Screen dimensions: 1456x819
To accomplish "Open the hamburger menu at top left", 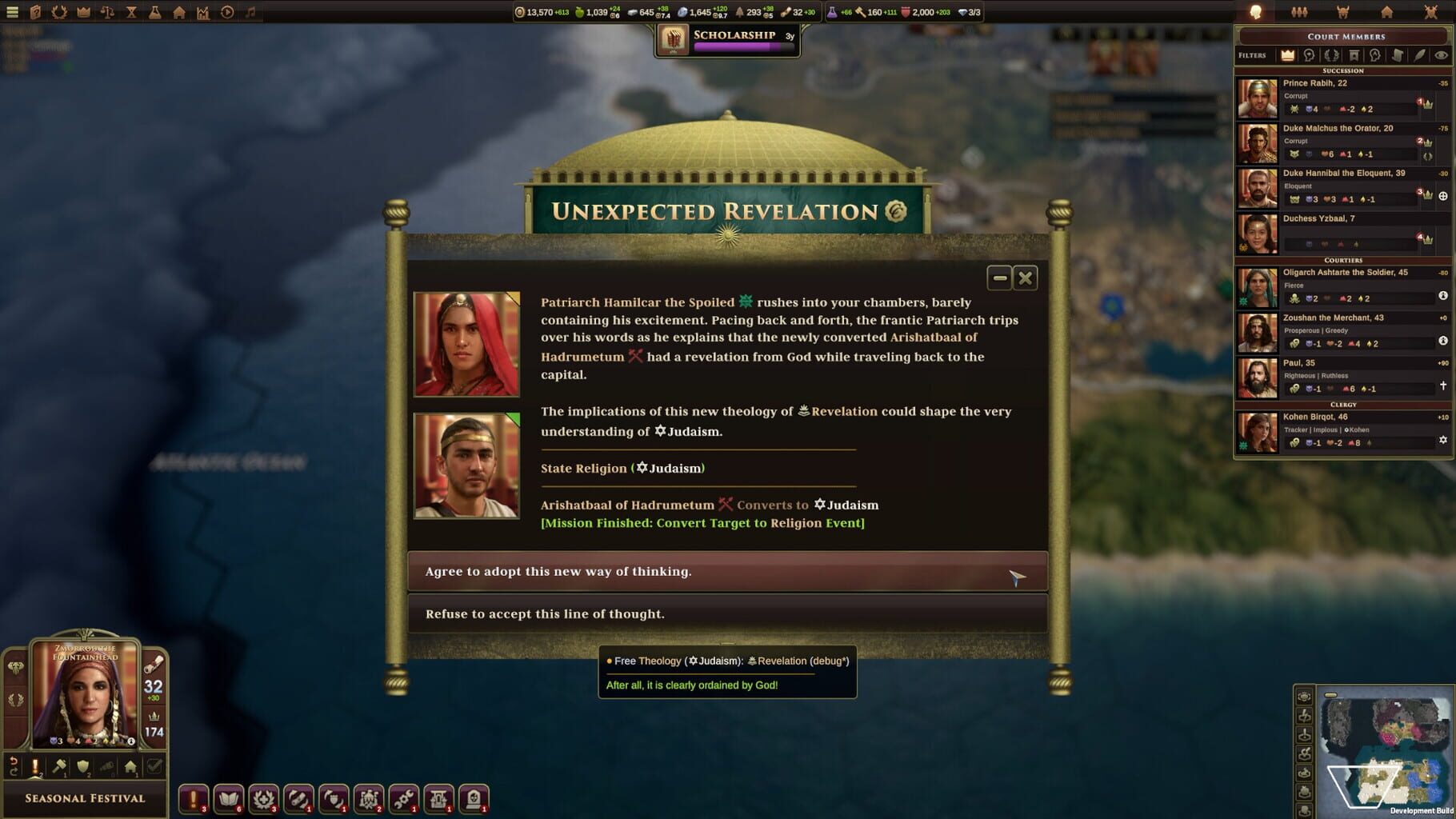I will (11, 11).
